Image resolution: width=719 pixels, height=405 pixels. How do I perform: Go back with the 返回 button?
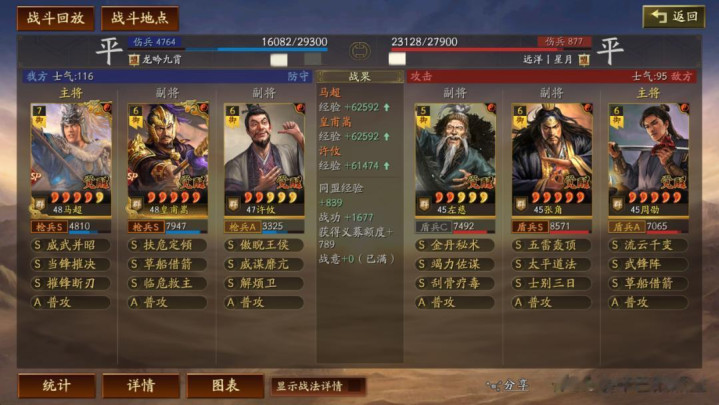tap(673, 17)
